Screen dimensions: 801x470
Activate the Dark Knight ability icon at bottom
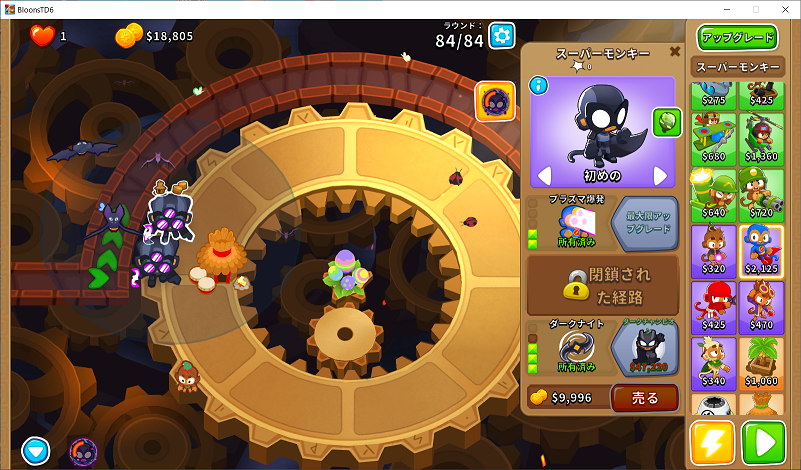tap(83, 452)
